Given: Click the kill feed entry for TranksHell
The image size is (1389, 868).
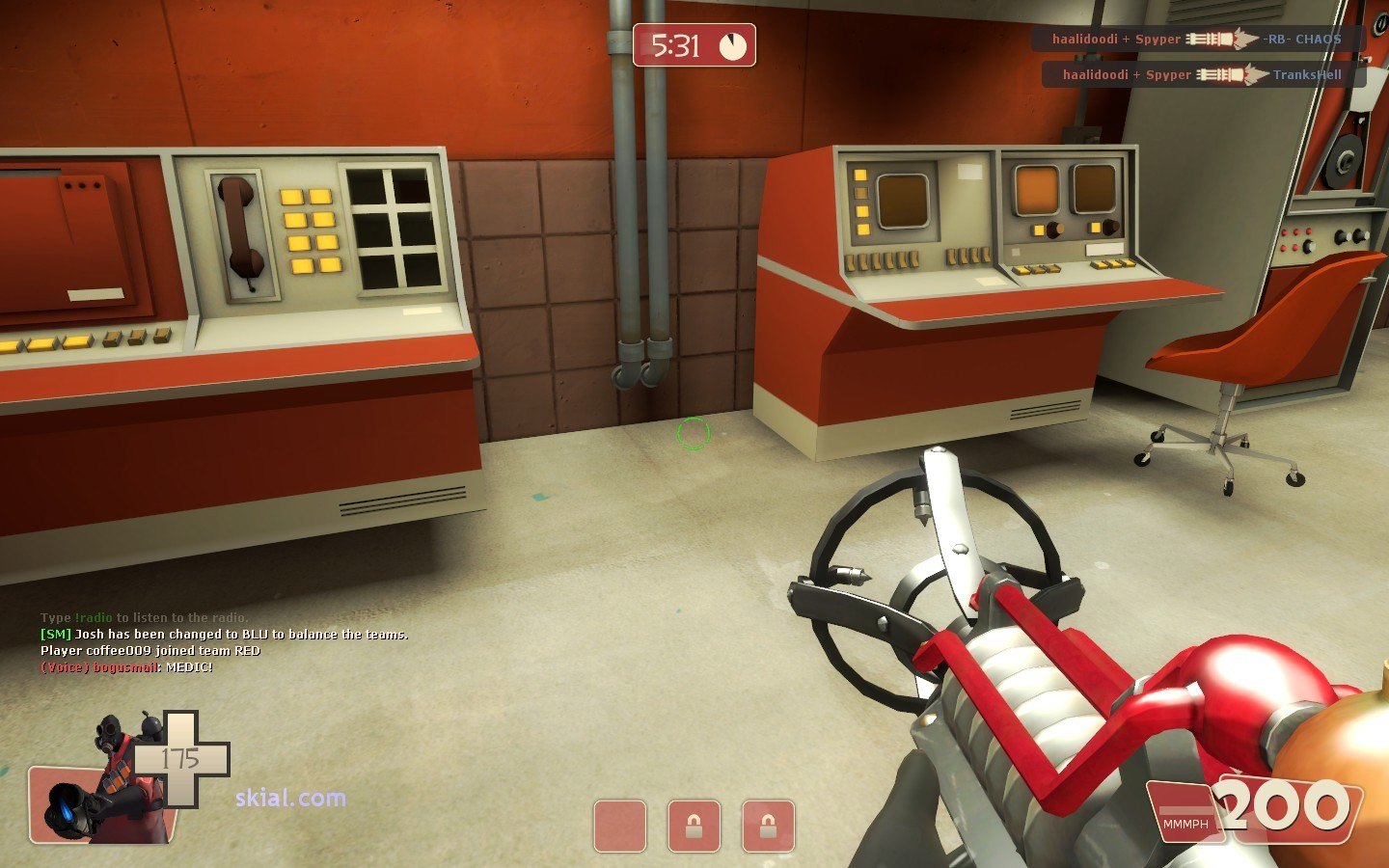Looking at the screenshot, I should [x=1203, y=74].
